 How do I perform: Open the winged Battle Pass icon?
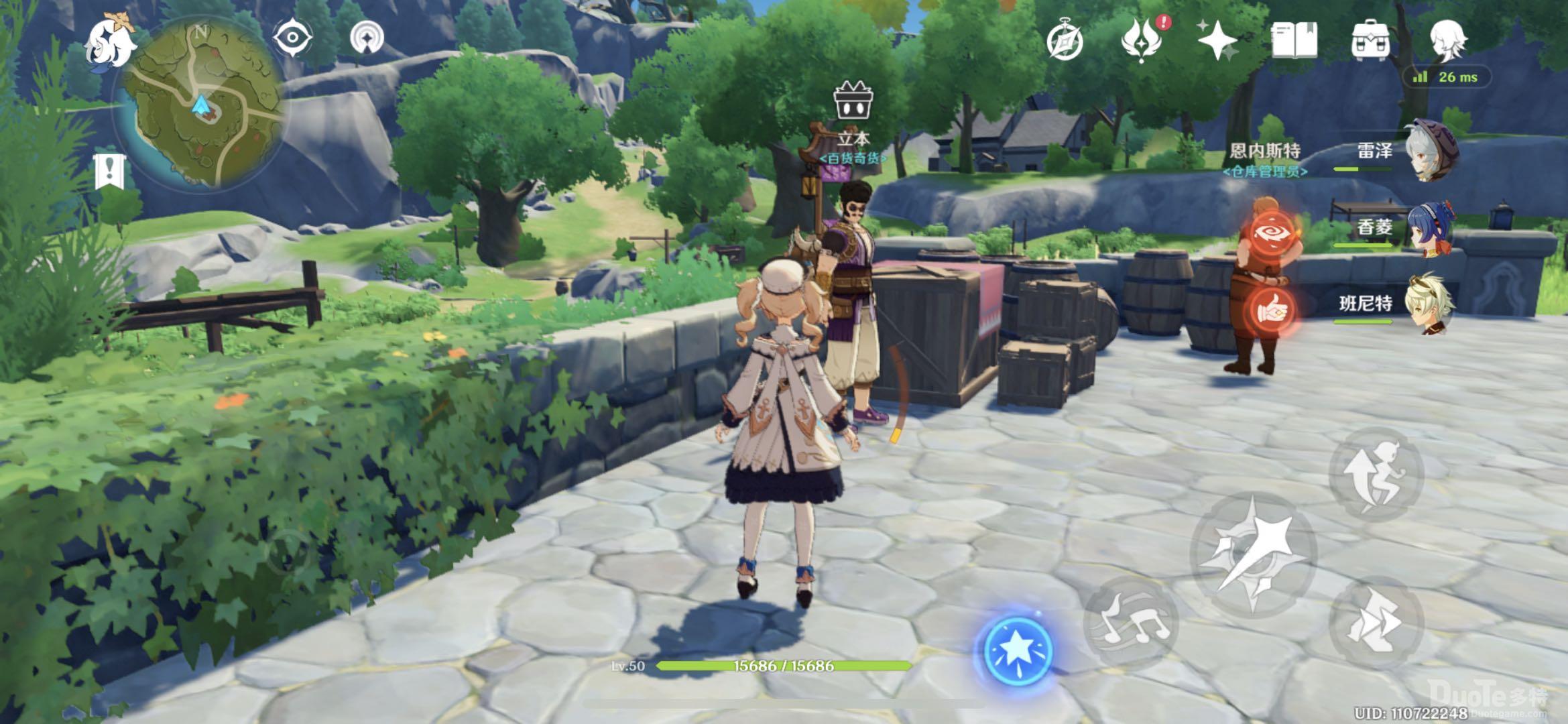click(1142, 40)
